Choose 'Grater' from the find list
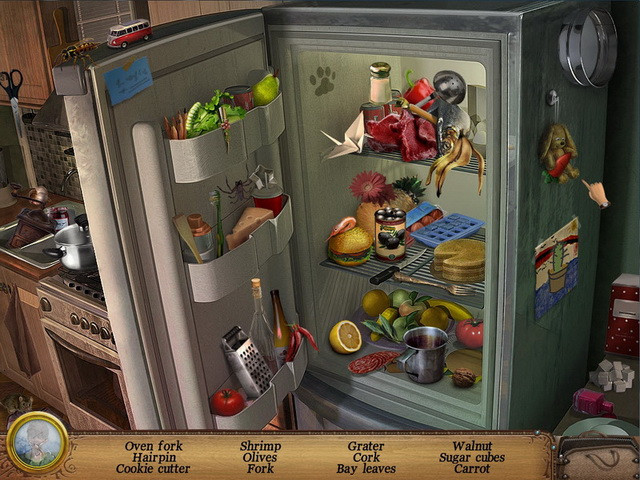The image size is (640, 480). click(x=366, y=446)
